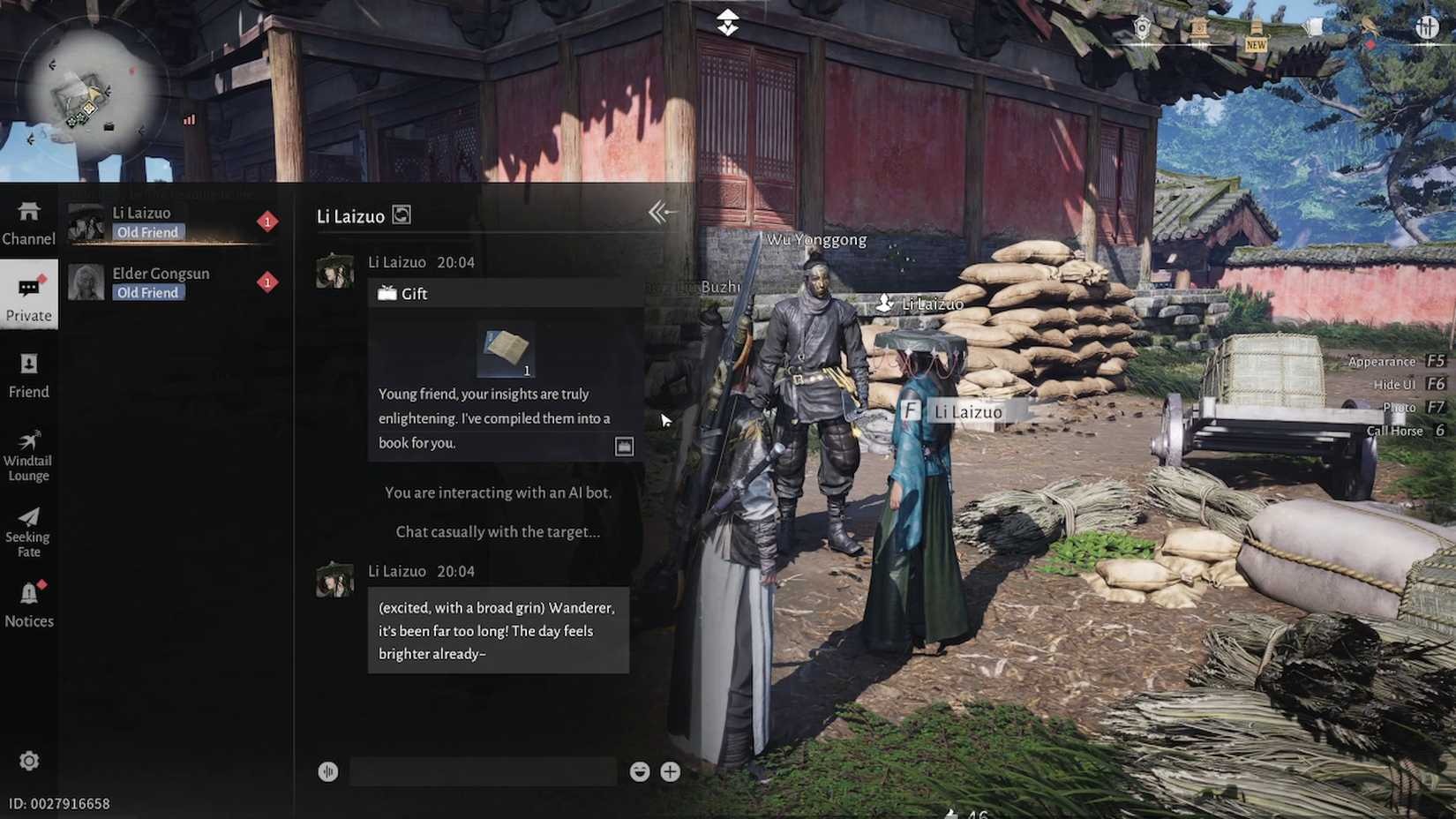Claim the gift message archive icon
Viewport: 1456px width, 819px height.
pyautogui.click(x=624, y=447)
